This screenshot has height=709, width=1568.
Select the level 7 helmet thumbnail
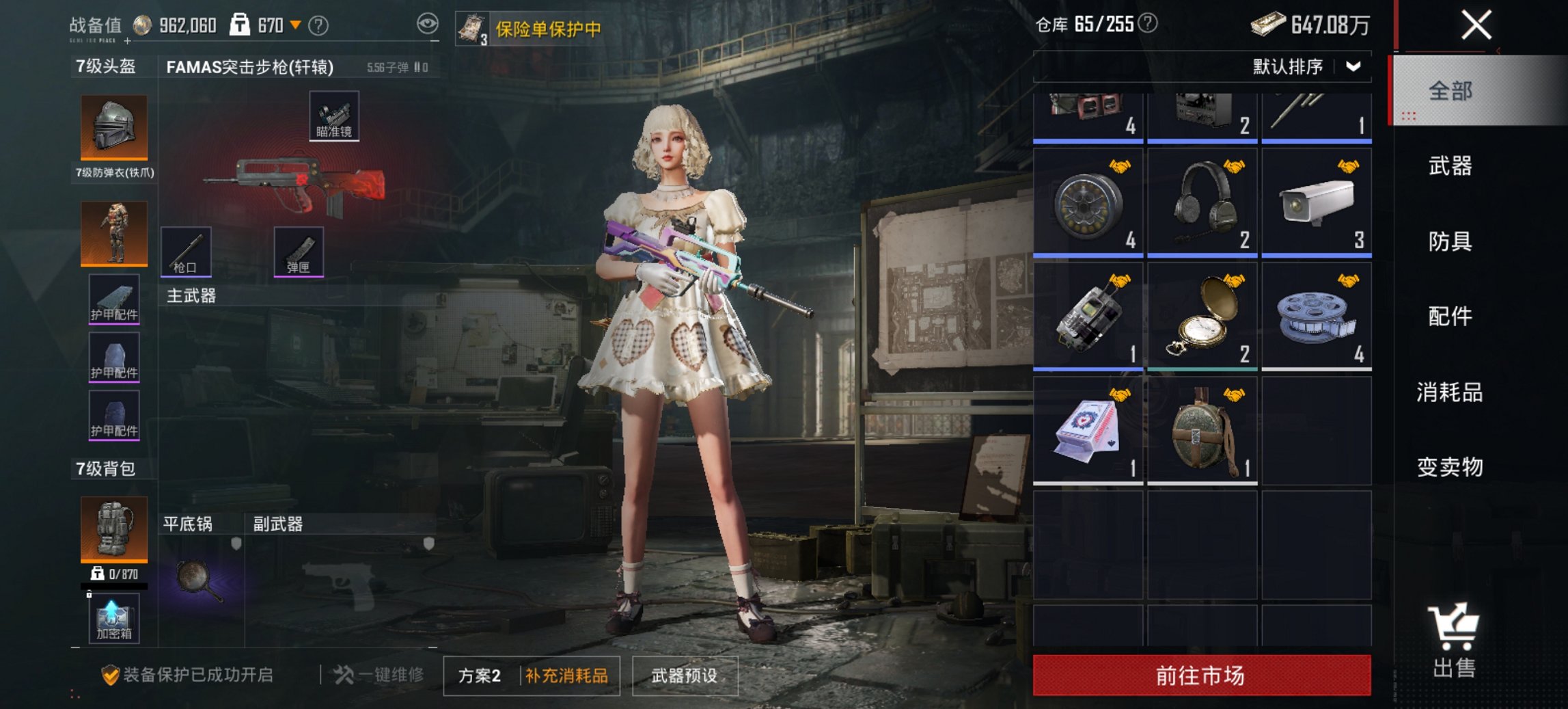pyautogui.click(x=113, y=126)
